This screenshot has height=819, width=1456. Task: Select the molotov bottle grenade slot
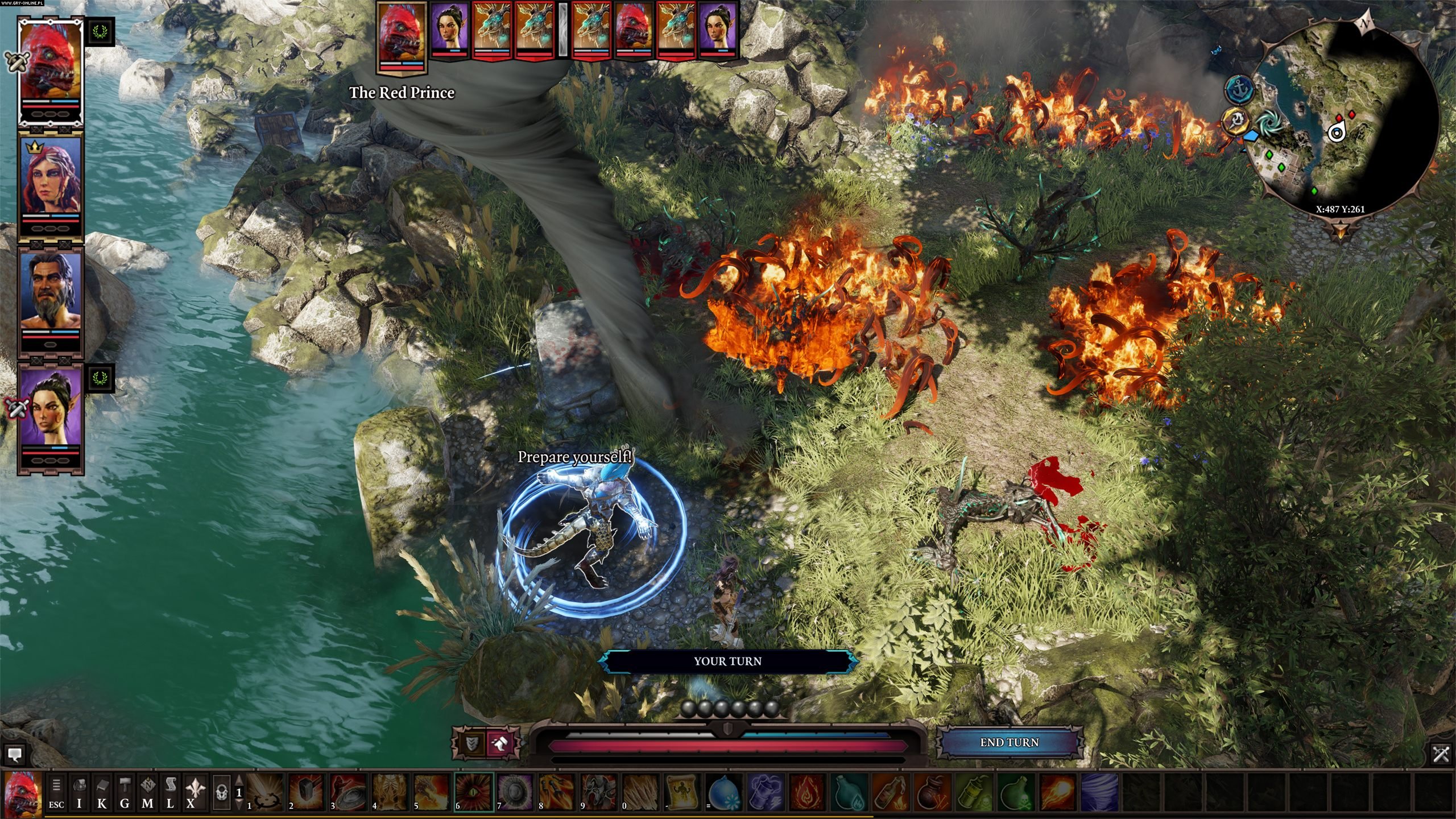point(890,792)
